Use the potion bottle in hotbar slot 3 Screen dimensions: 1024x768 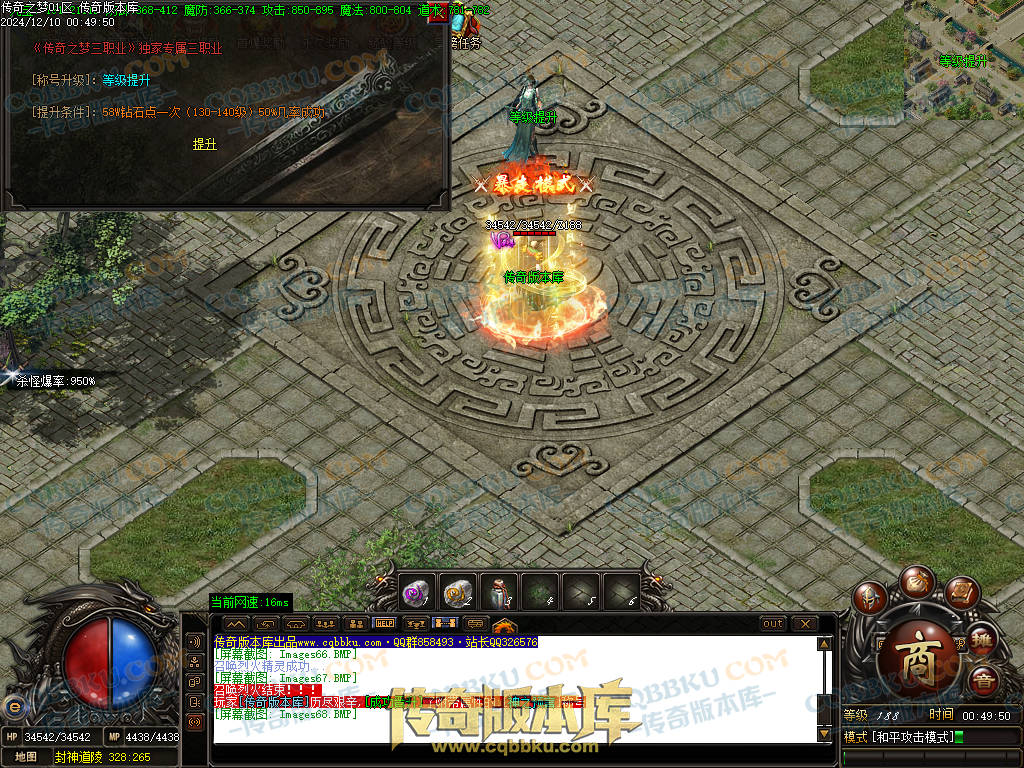point(498,592)
